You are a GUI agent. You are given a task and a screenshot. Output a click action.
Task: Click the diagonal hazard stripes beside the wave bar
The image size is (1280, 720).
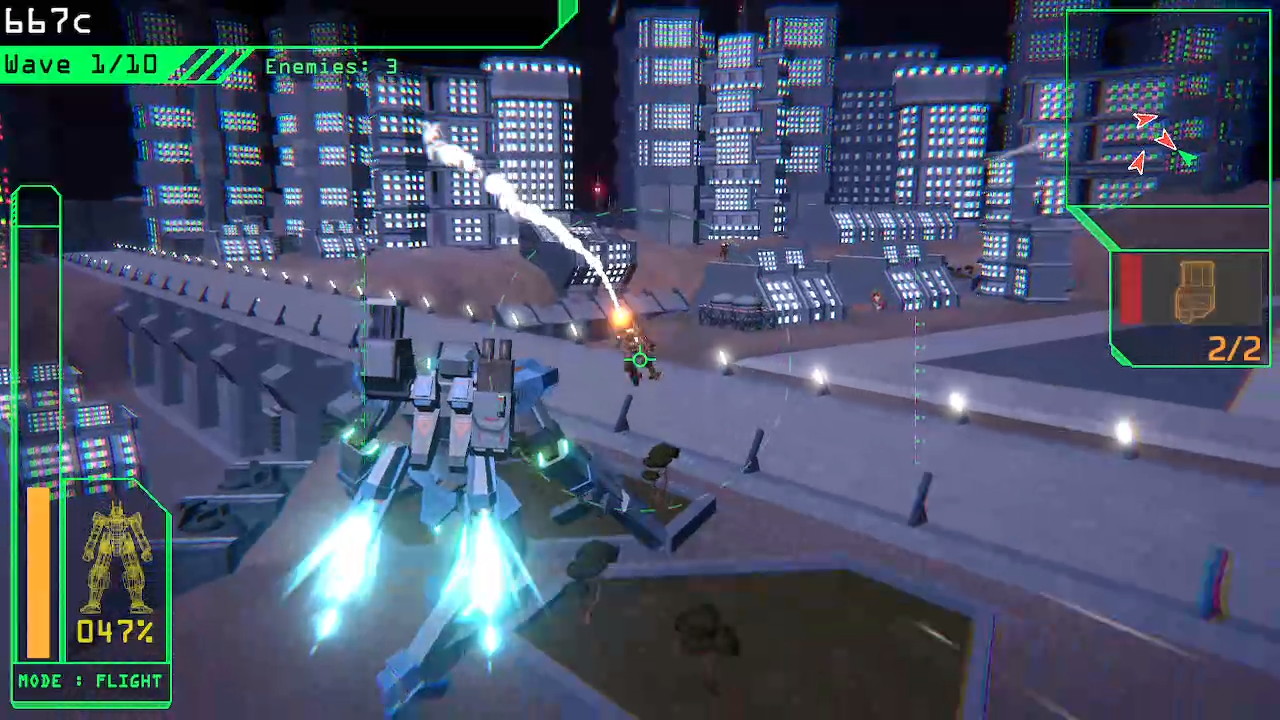pos(210,65)
